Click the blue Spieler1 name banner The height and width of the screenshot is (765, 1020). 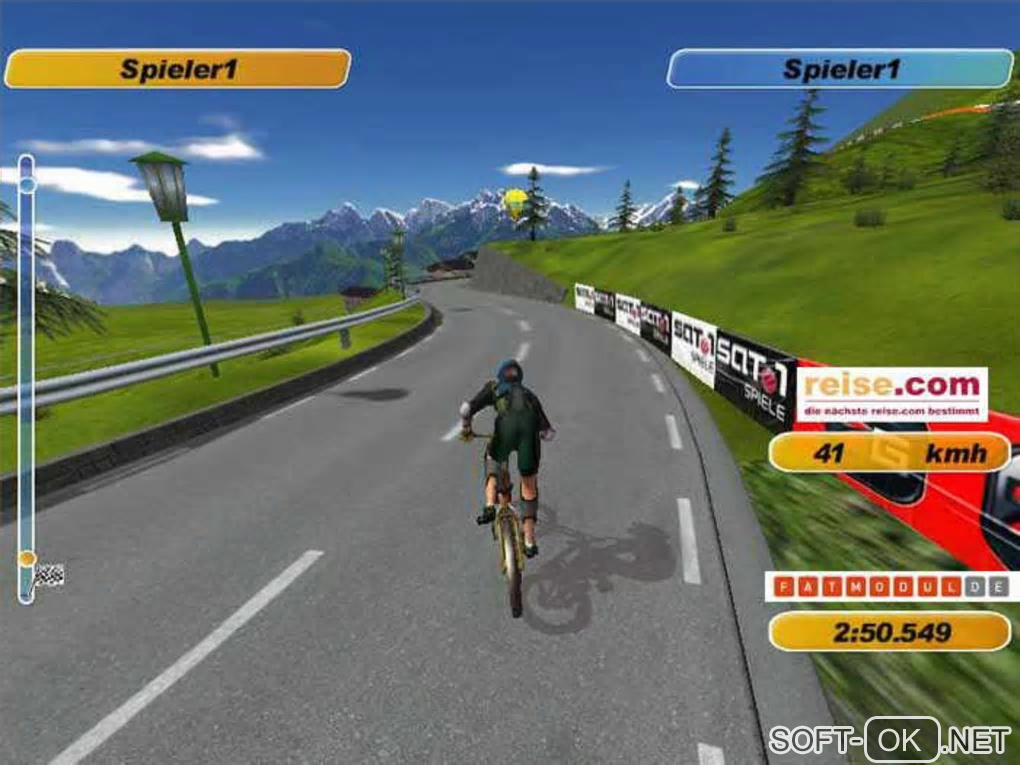click(x=840, y=69)
